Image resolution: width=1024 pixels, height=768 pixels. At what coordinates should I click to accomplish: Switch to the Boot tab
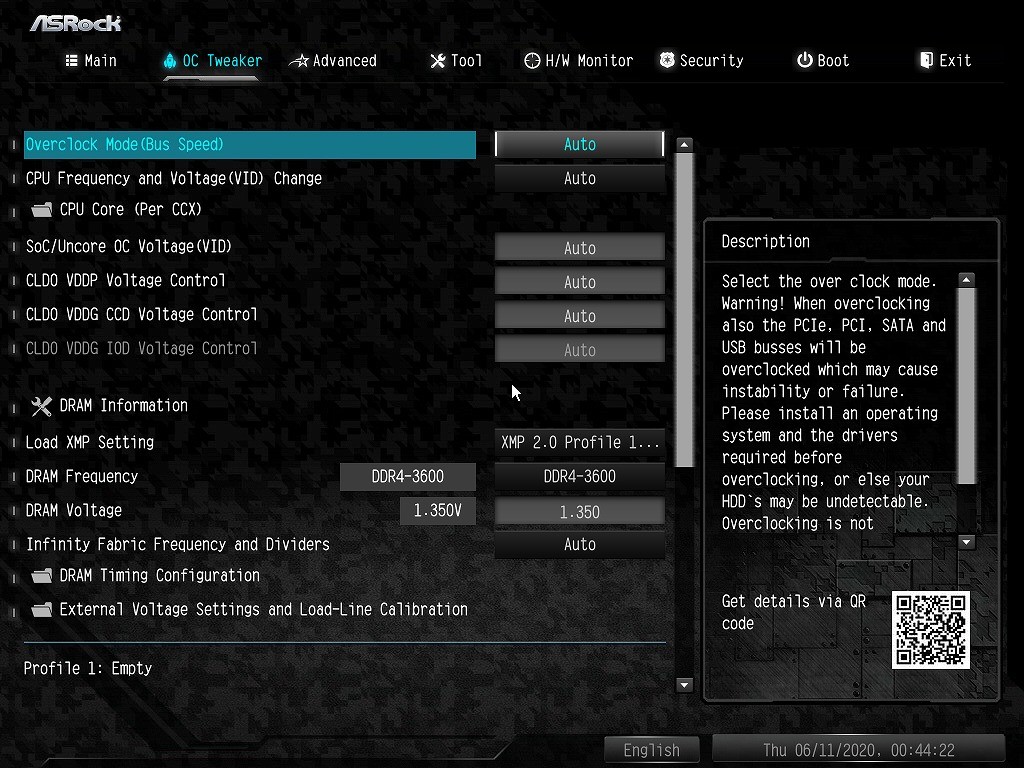tap(823, 61)
